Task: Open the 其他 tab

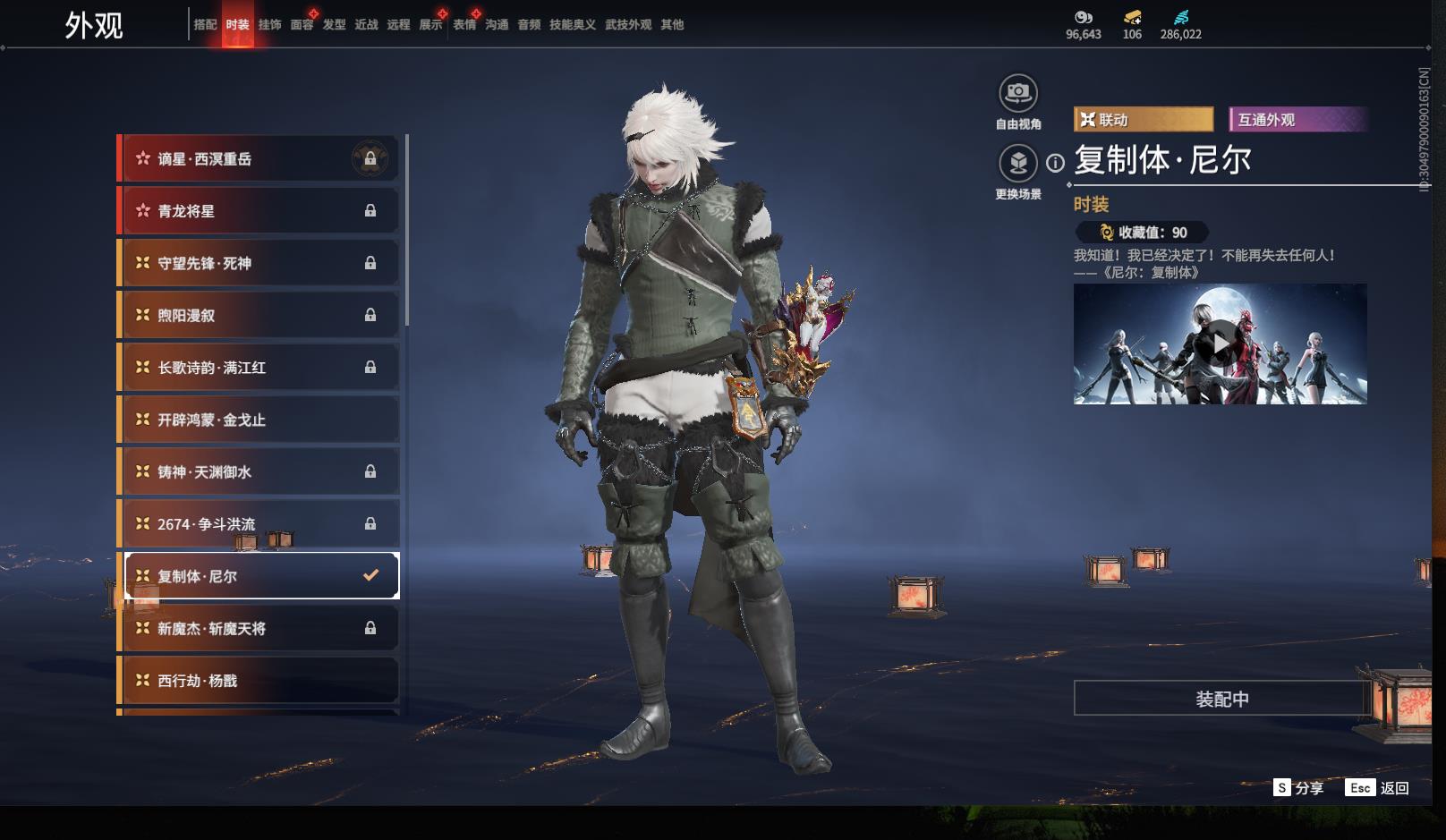Action: point(672,25)
